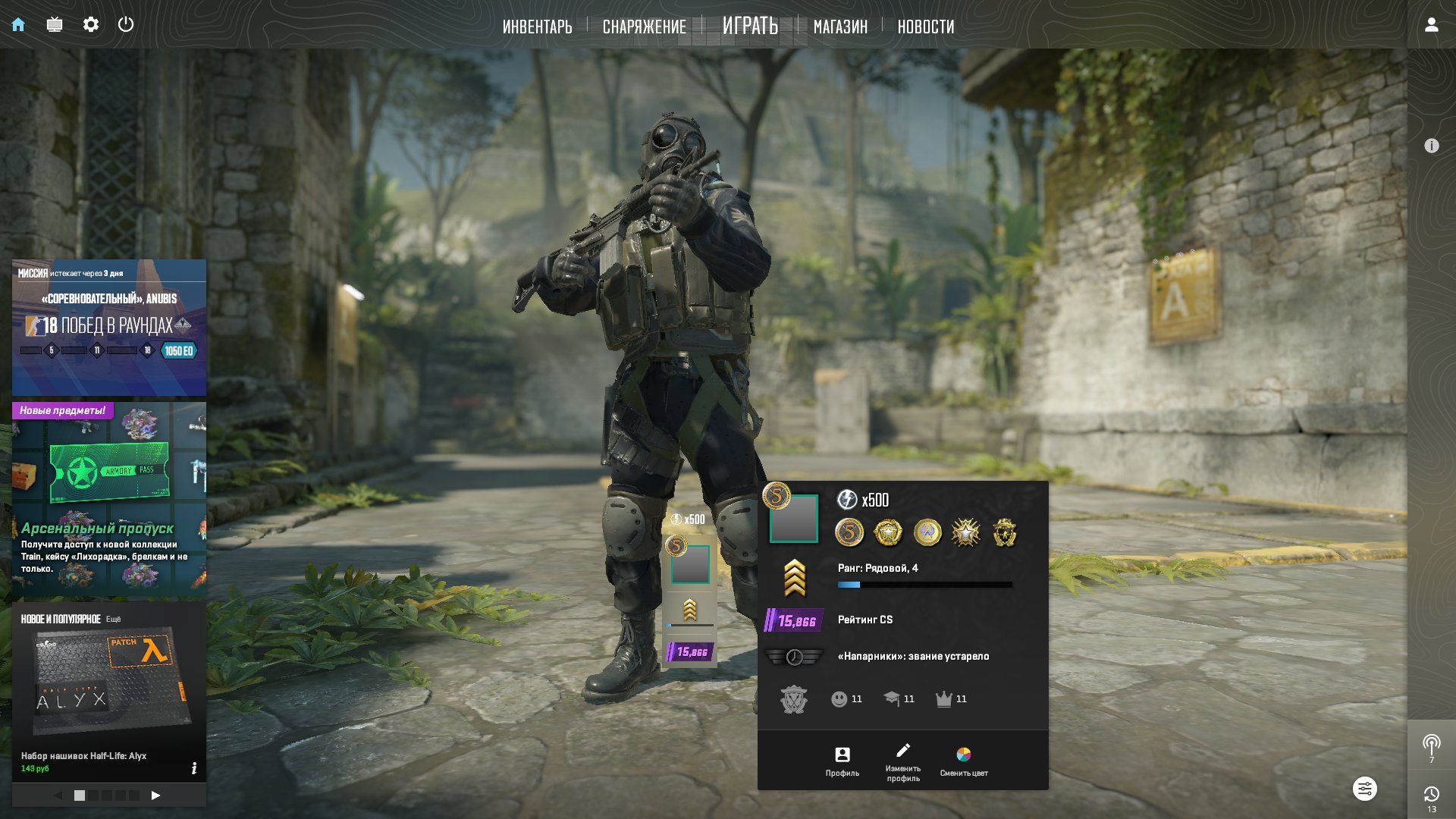Open the МАГАЗИН tab

point(840,27)
